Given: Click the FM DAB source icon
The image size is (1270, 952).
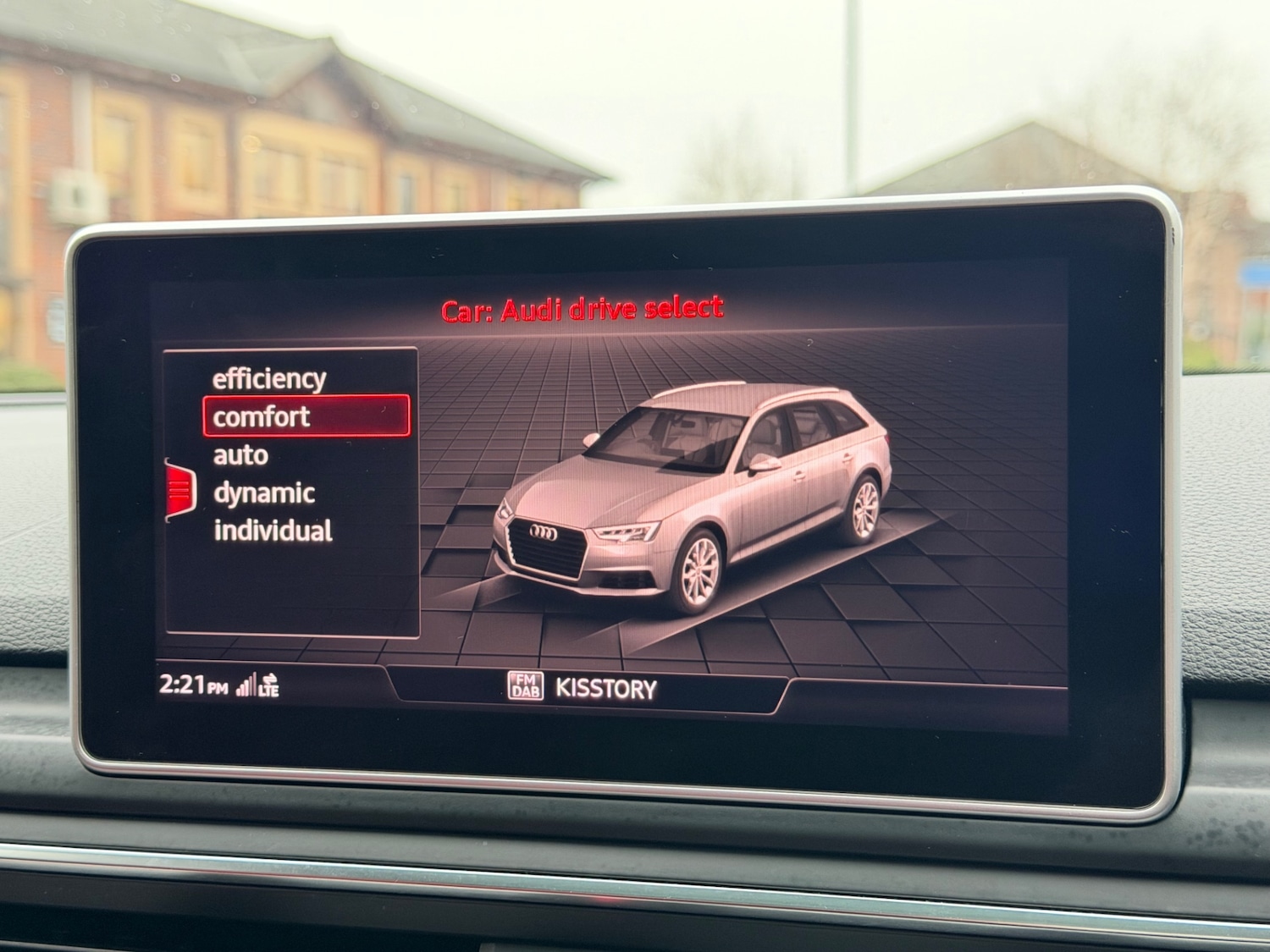Looking at the screenshot, I should point(525,687).
